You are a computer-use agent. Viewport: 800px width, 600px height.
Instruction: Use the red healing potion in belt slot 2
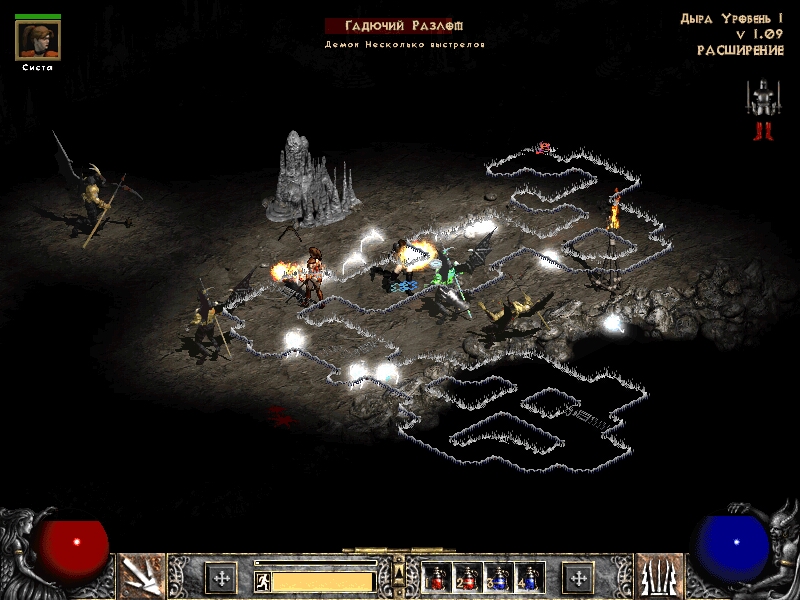click(x=468, y=577)
